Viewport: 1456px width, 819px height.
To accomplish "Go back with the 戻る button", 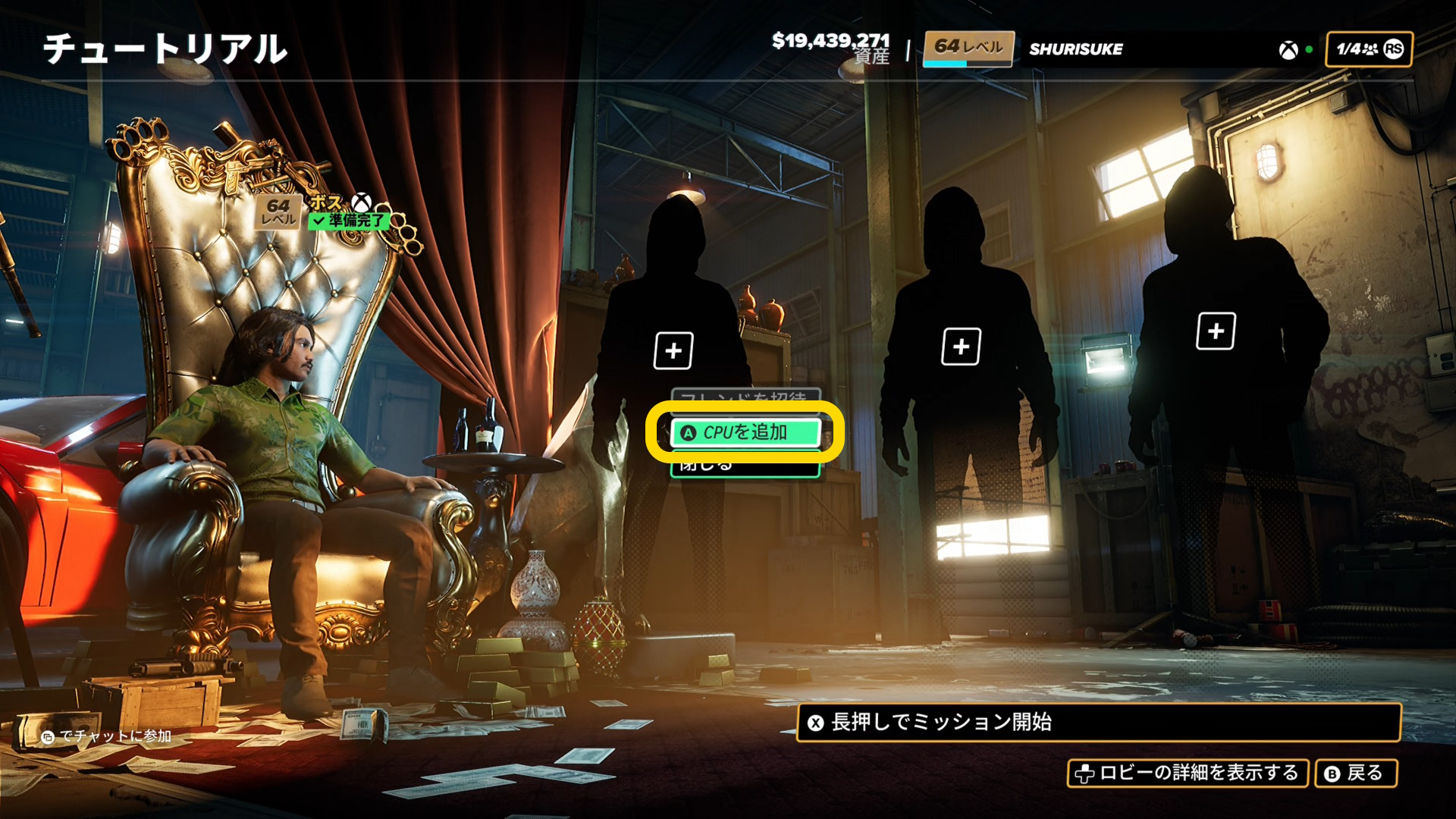I will click(1355, 773).
